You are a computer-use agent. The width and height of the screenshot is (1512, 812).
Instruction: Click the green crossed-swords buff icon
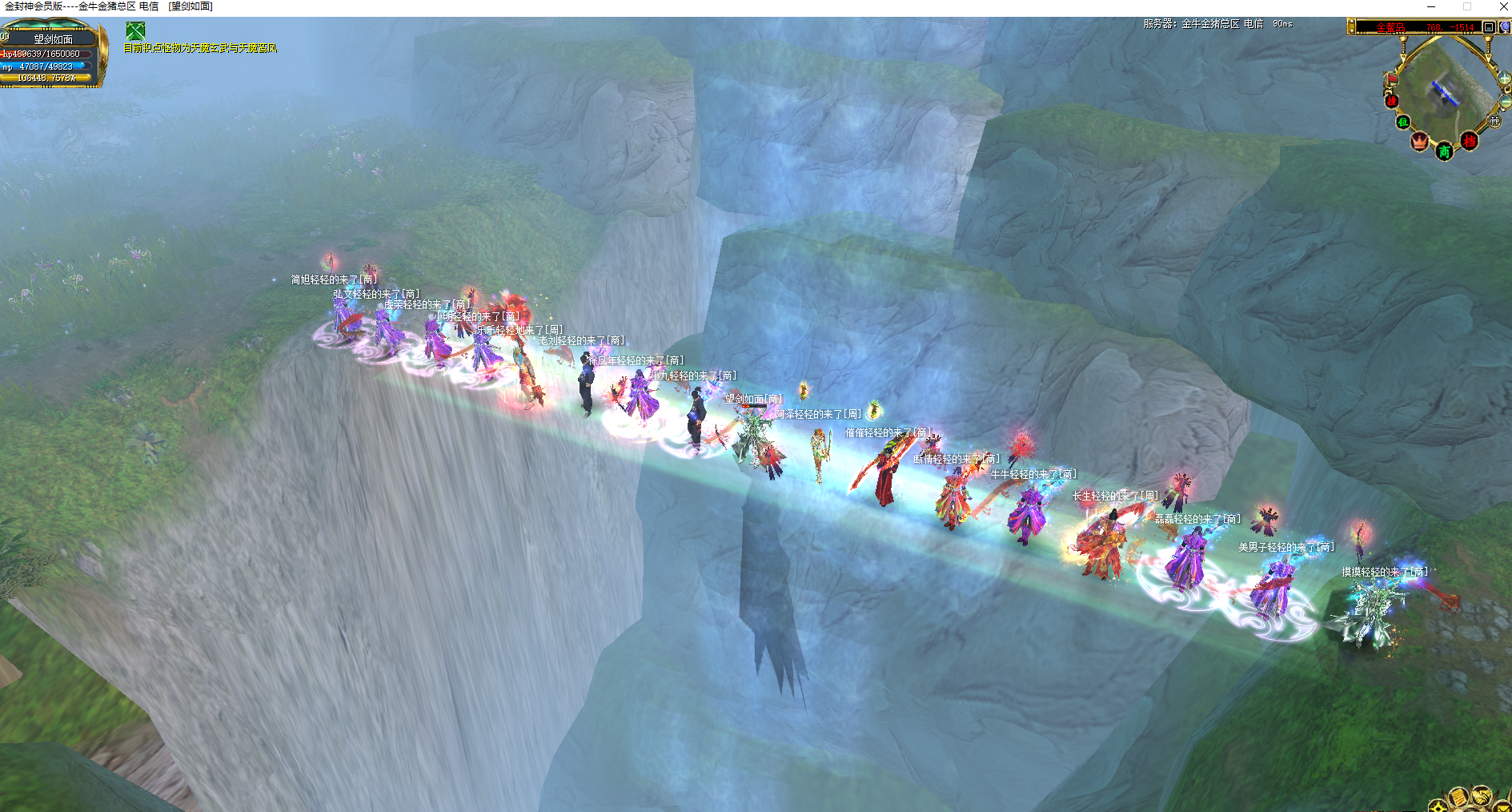click(x=135, y=31)
